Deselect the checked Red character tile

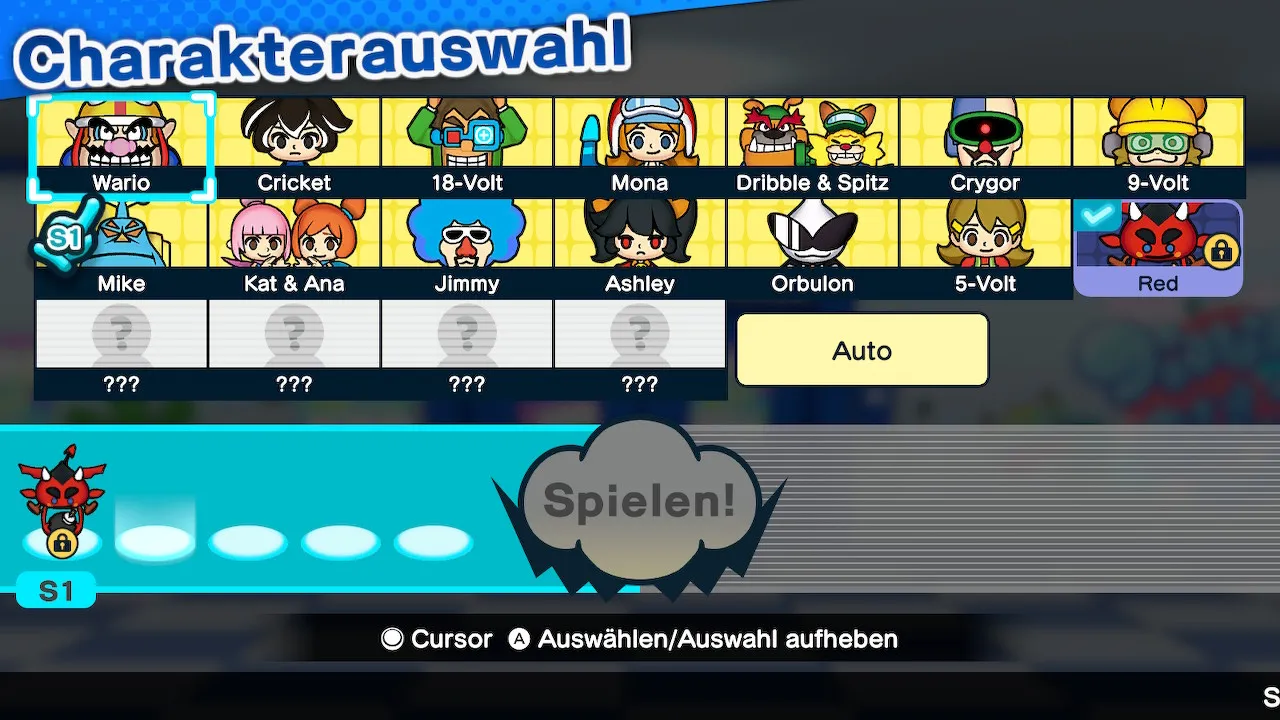tap(1158, 248)
